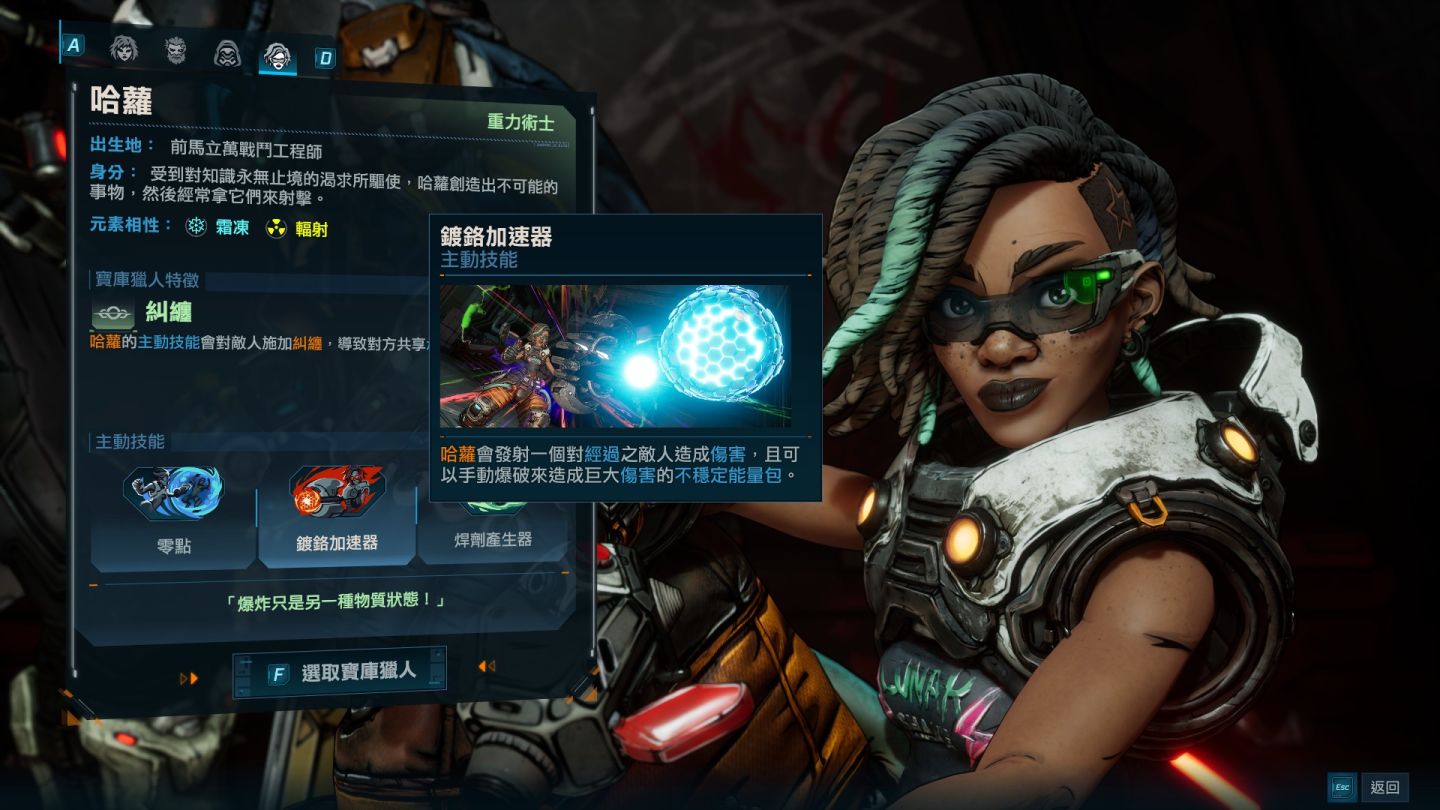Image resolution: width=1440 pixels, height=810 pixels.
Task: Select the goggles-wearing Harlowe character tab
Action: [277, 57]
